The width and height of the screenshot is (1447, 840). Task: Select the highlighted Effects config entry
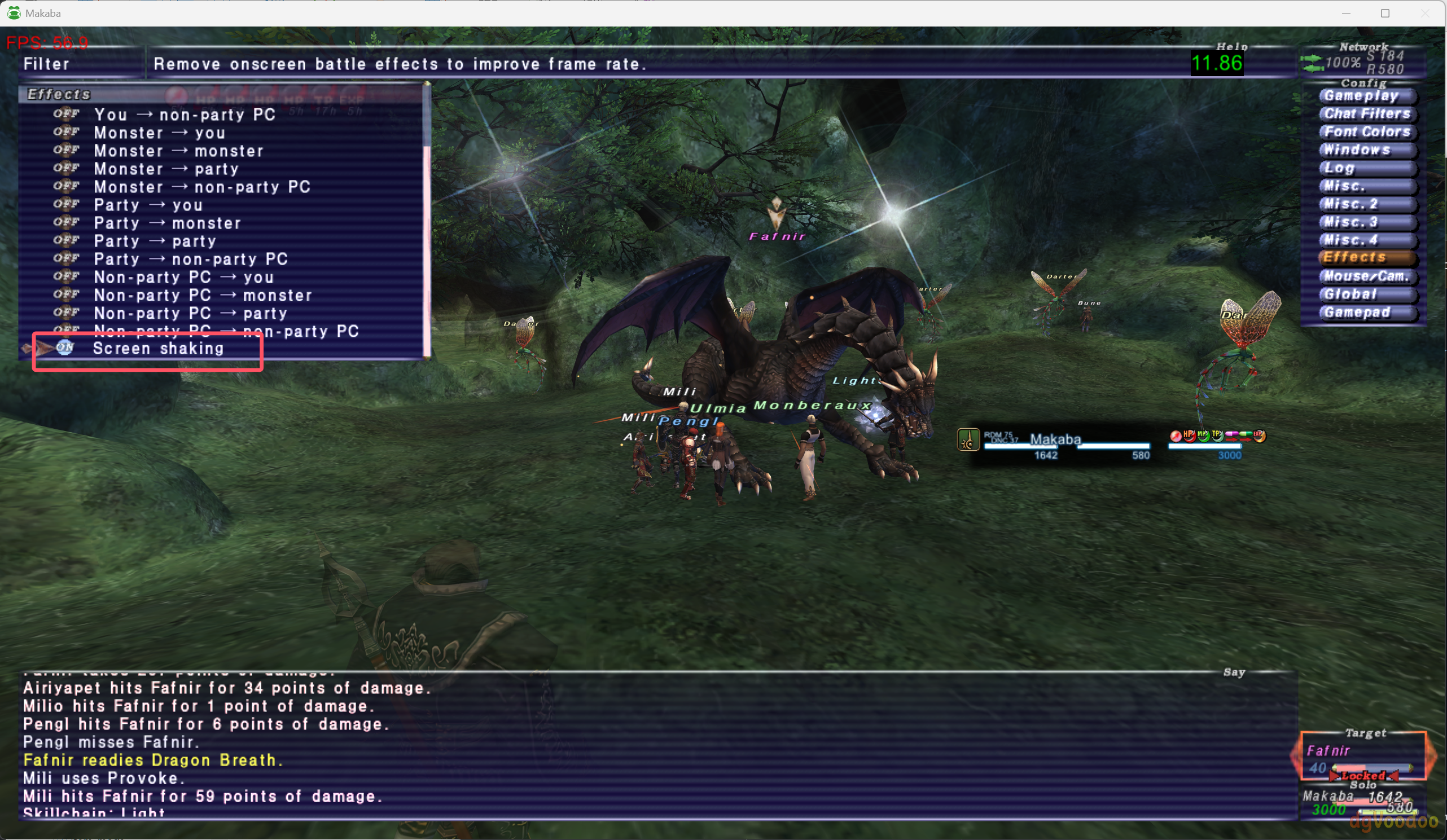tap(1366, 258)
